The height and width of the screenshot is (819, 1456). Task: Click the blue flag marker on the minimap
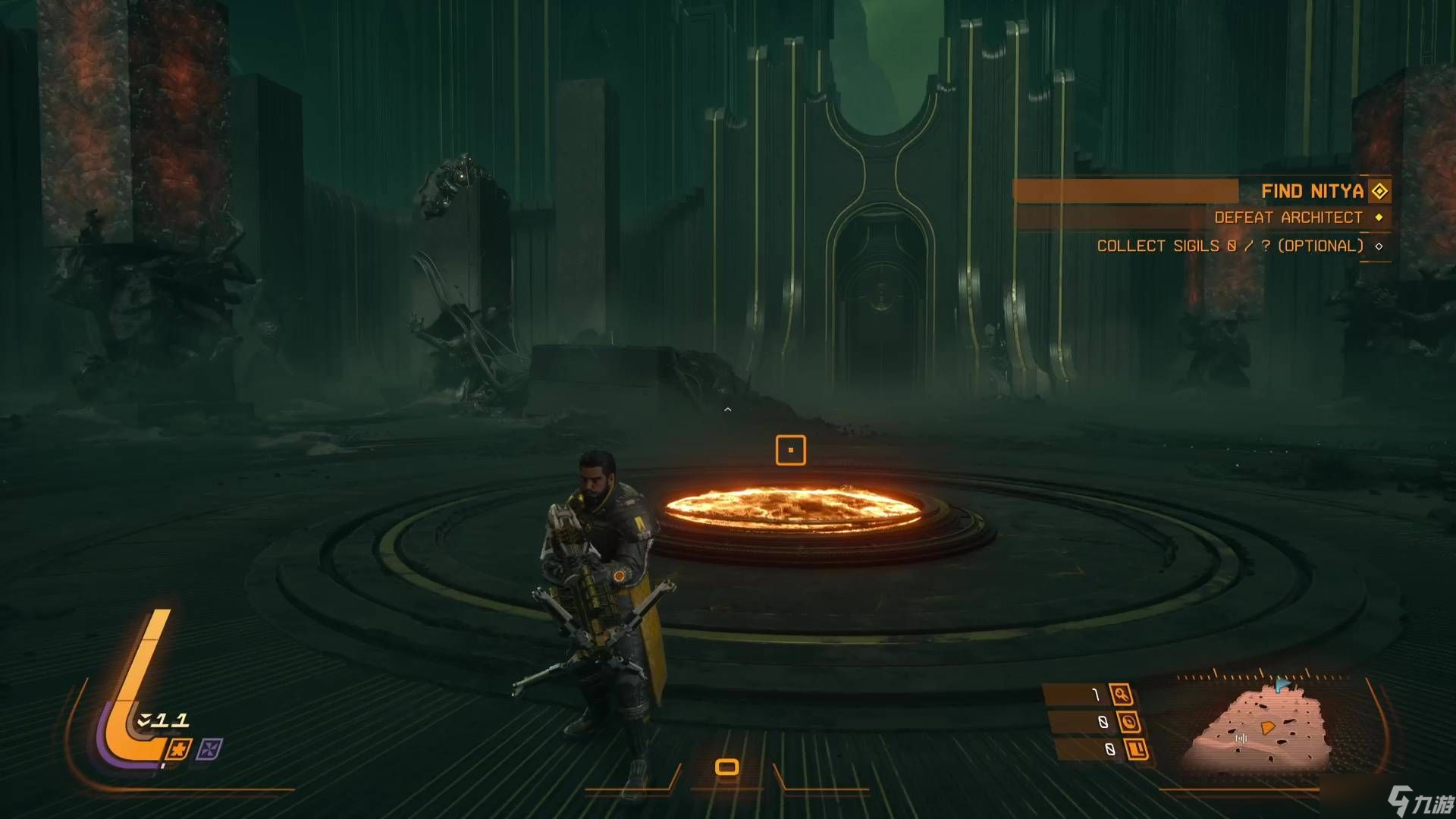coord(1282,685)
